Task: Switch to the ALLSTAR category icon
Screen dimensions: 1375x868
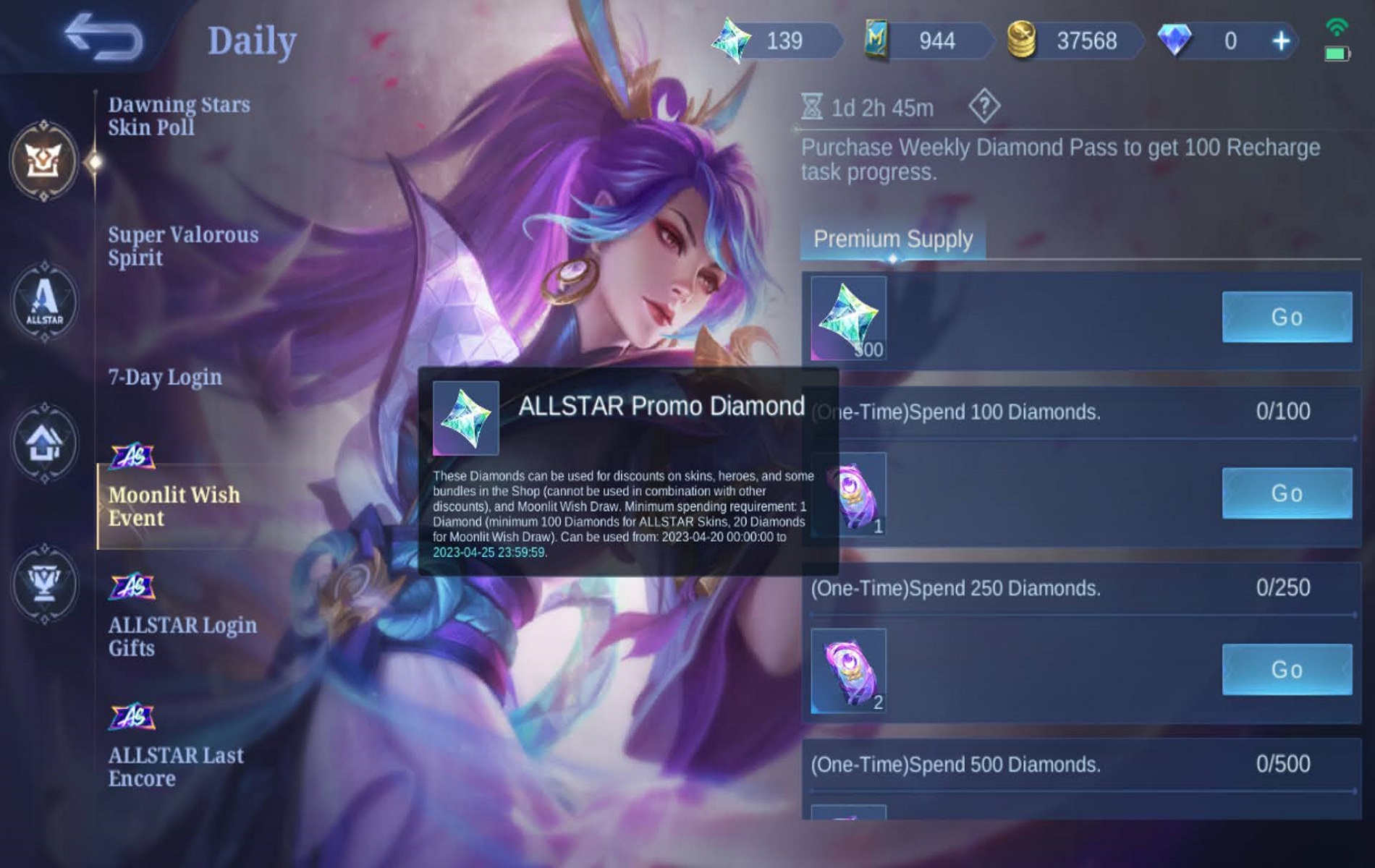Action: pos(44,302)
